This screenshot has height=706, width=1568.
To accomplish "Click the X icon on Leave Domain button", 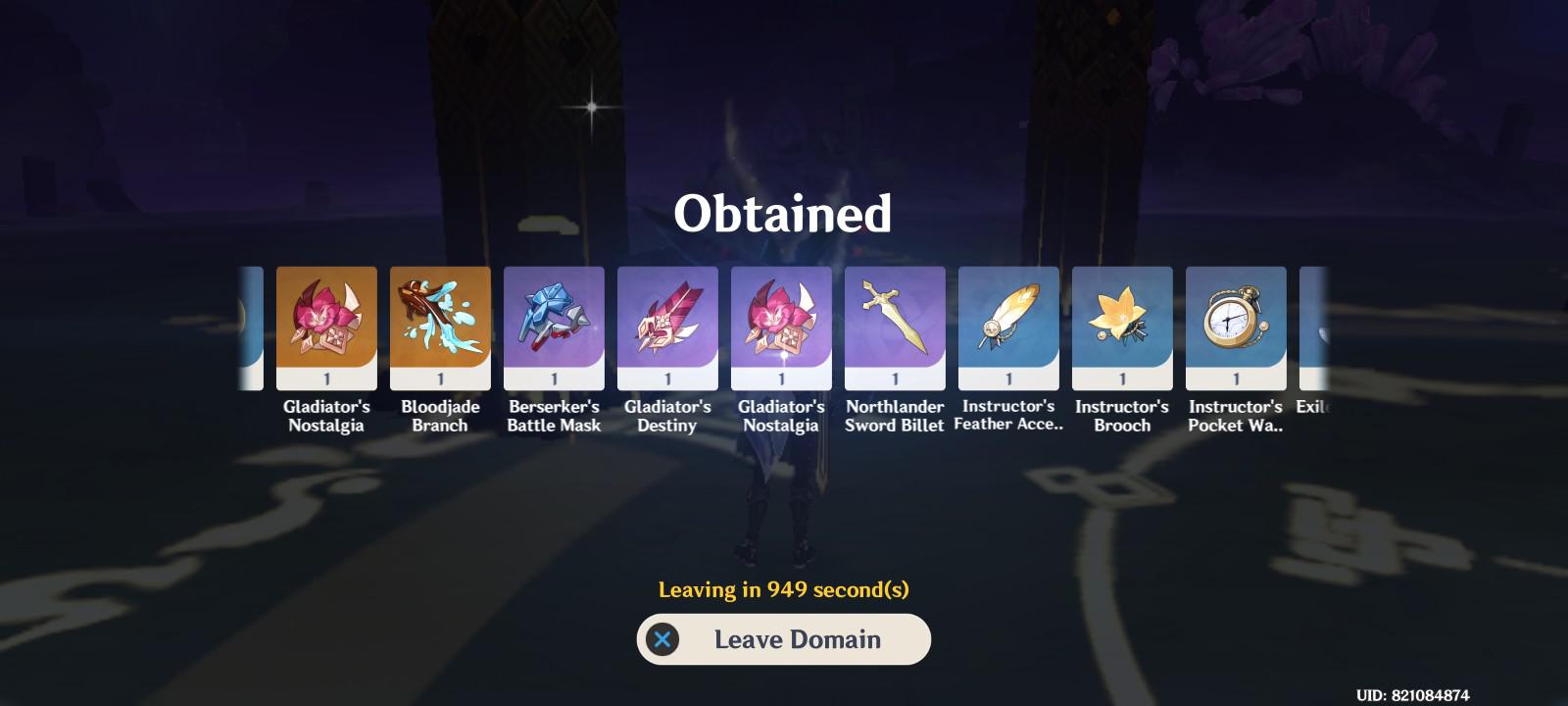I will [x=664, y=639].
